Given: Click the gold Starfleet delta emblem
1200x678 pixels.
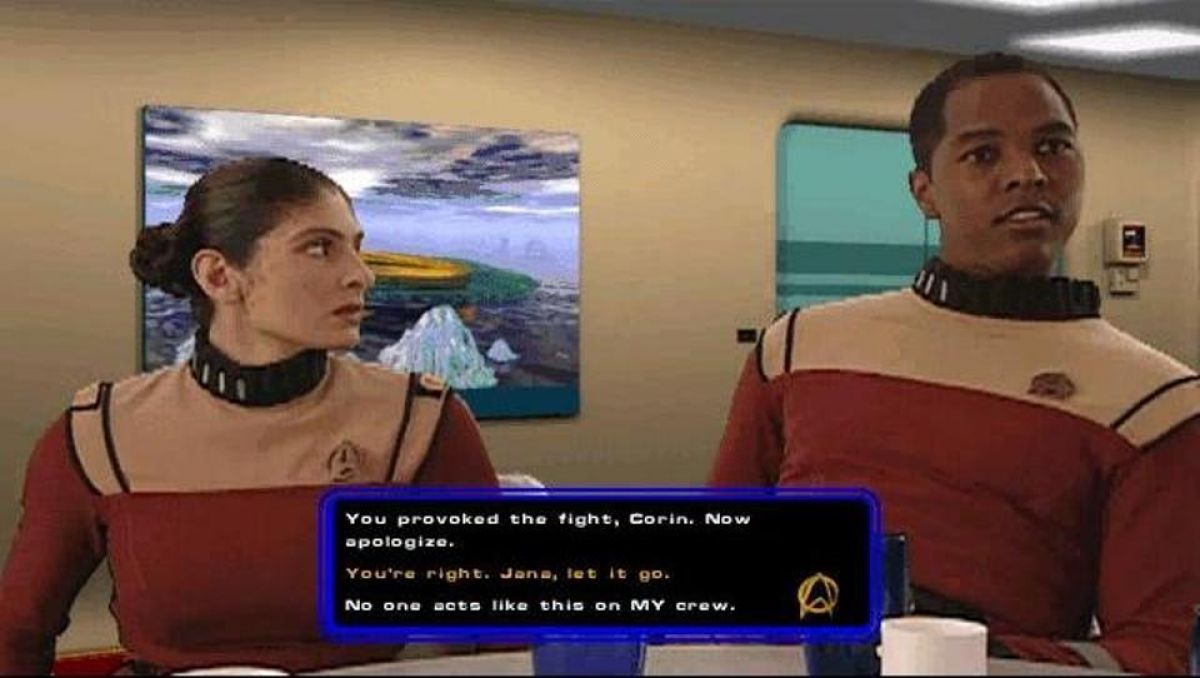Looking at the screenshot, I should click(817, 594).
